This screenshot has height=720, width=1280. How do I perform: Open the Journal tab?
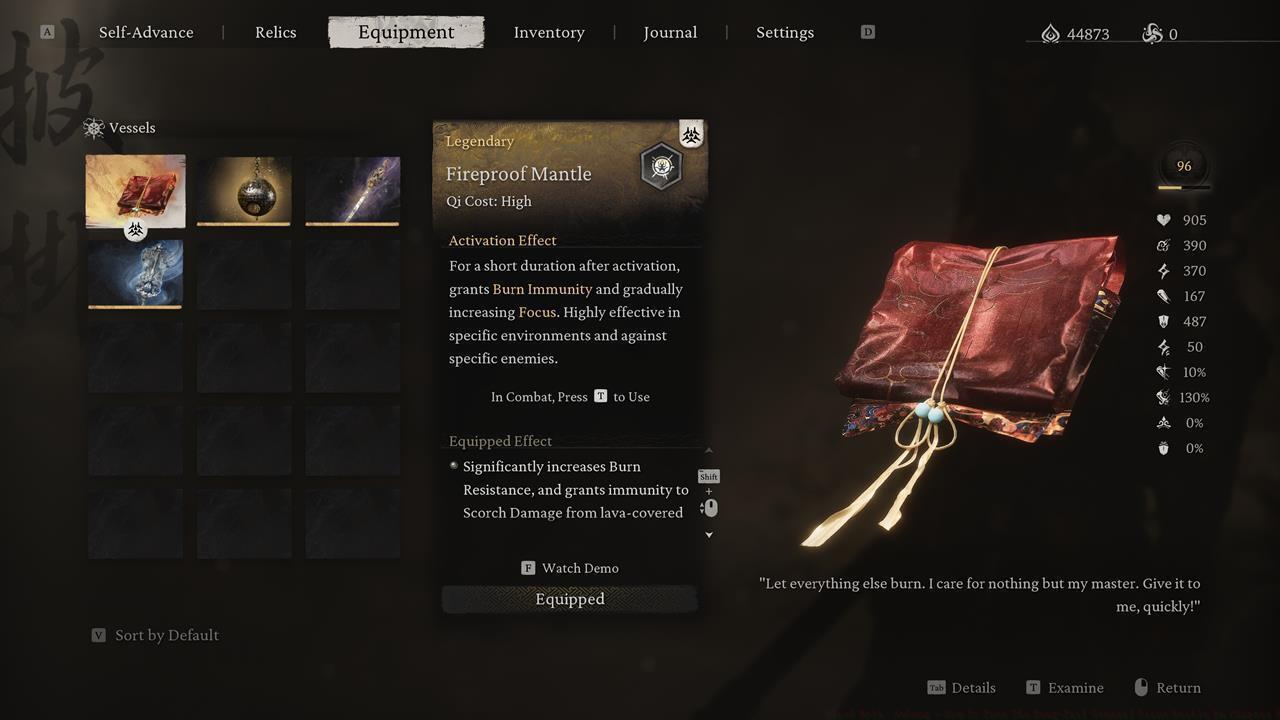point(670,32)
